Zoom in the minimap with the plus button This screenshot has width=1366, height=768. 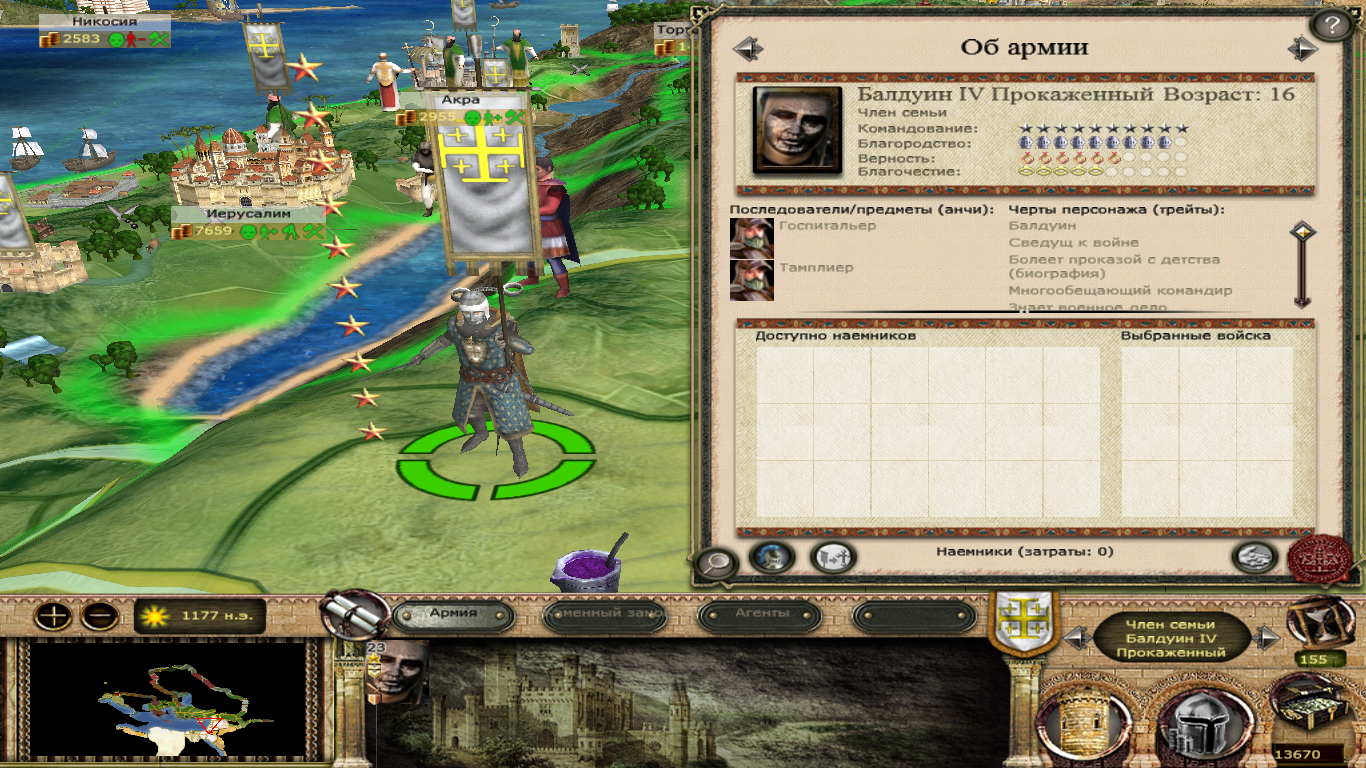point(52,616)
